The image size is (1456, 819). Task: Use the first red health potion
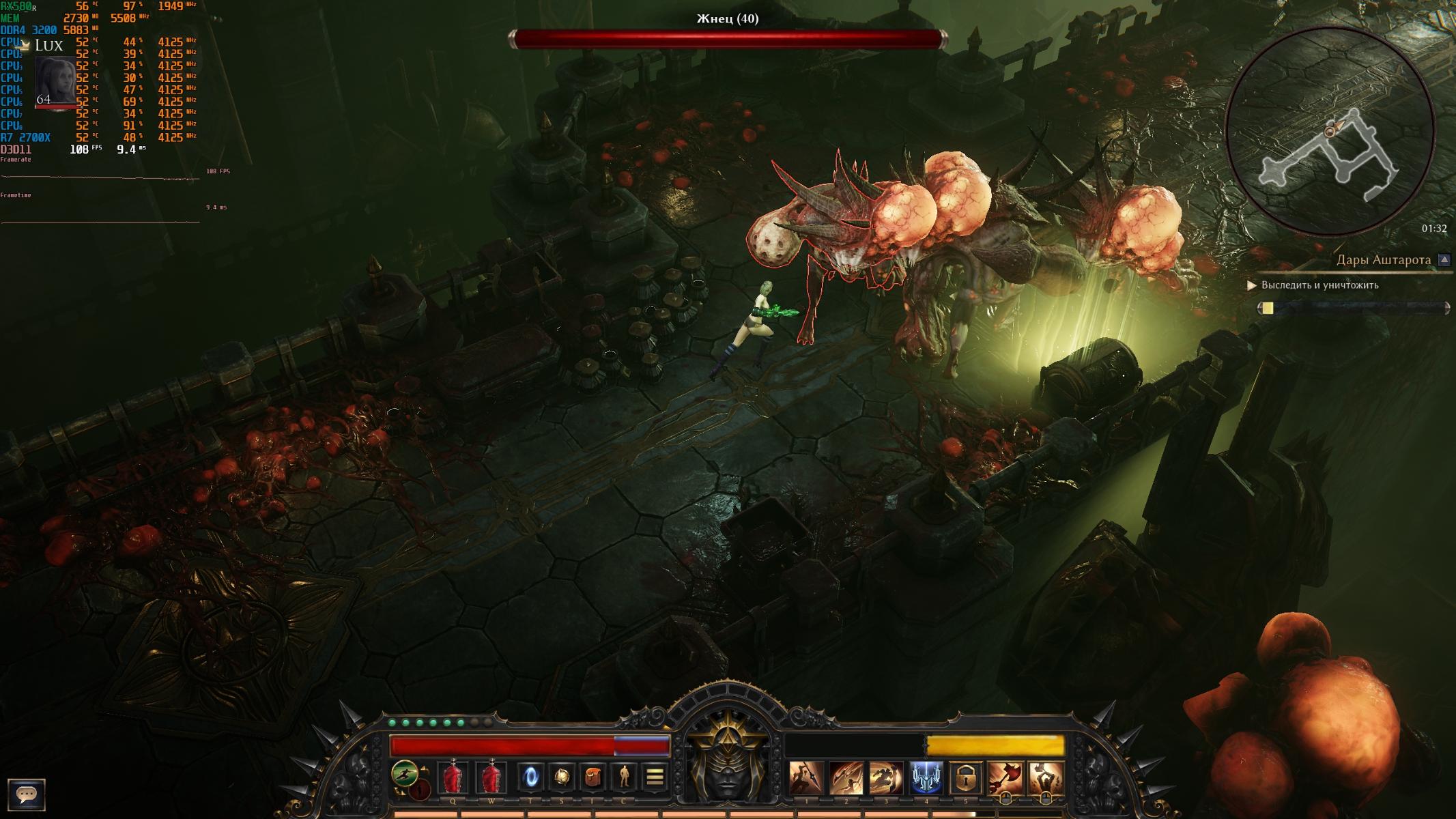[453, 778]
